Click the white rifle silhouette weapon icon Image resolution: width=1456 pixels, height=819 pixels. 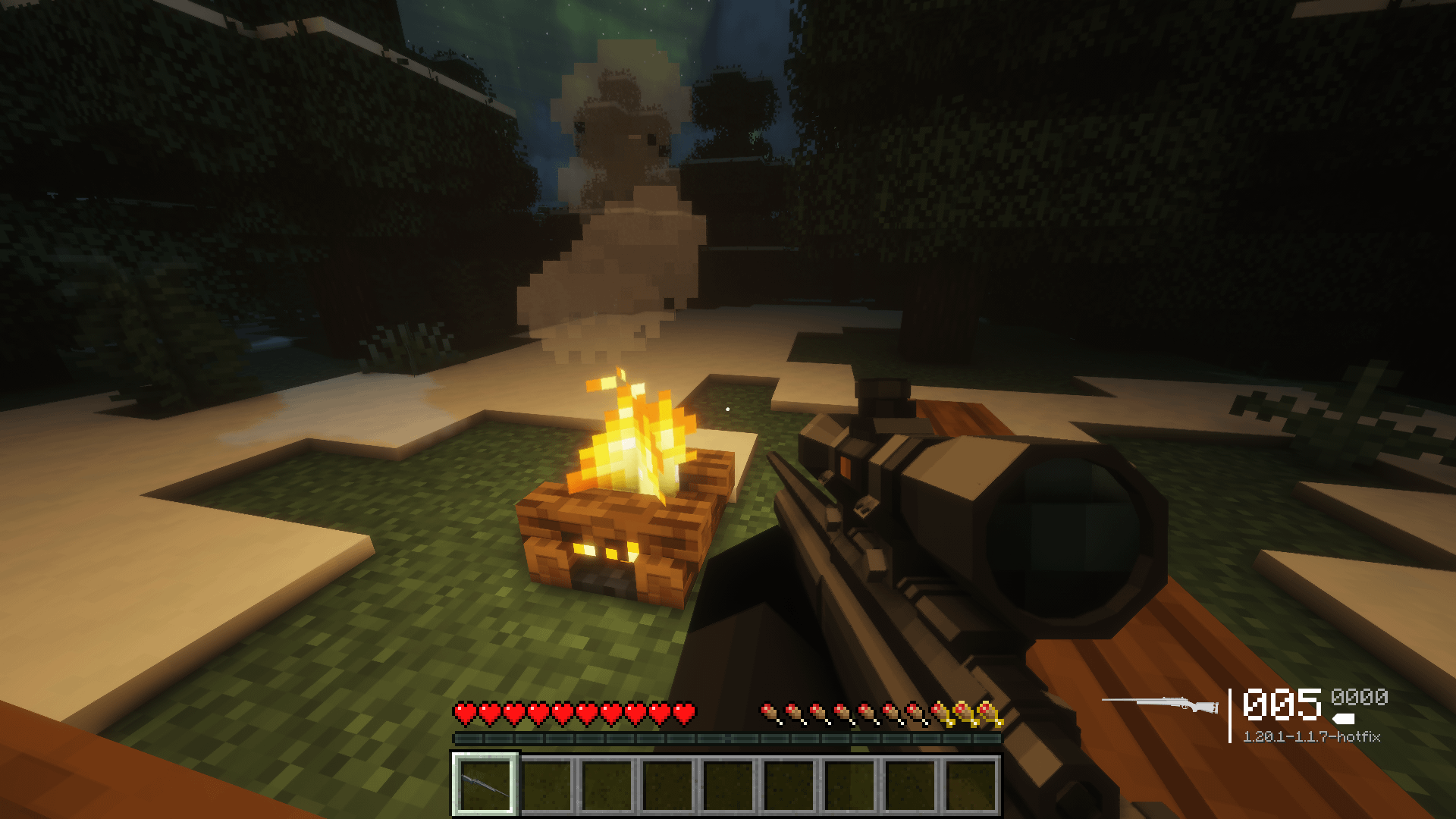click(x=1160, y=704)
